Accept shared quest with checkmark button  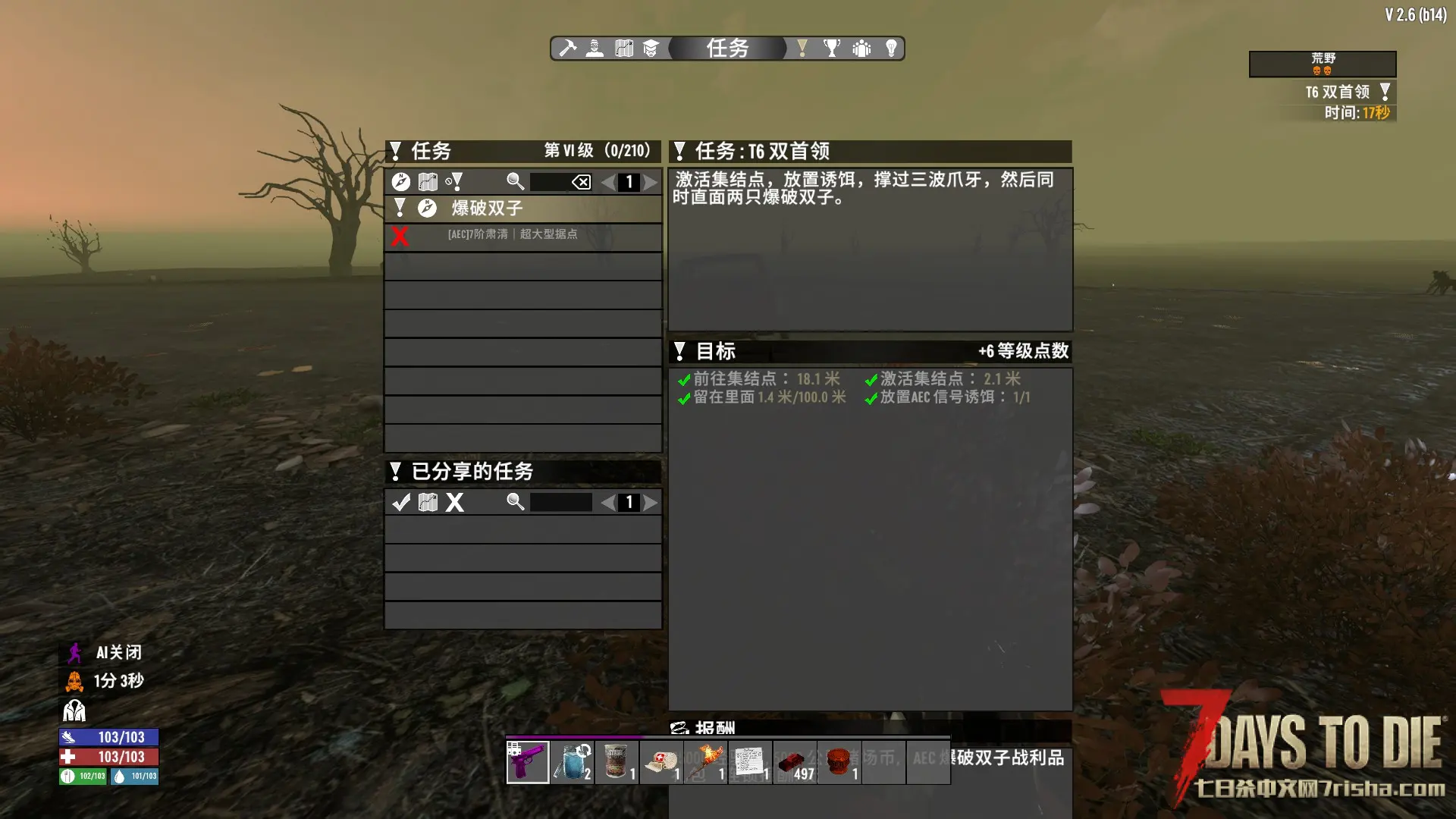pos(401,502)
